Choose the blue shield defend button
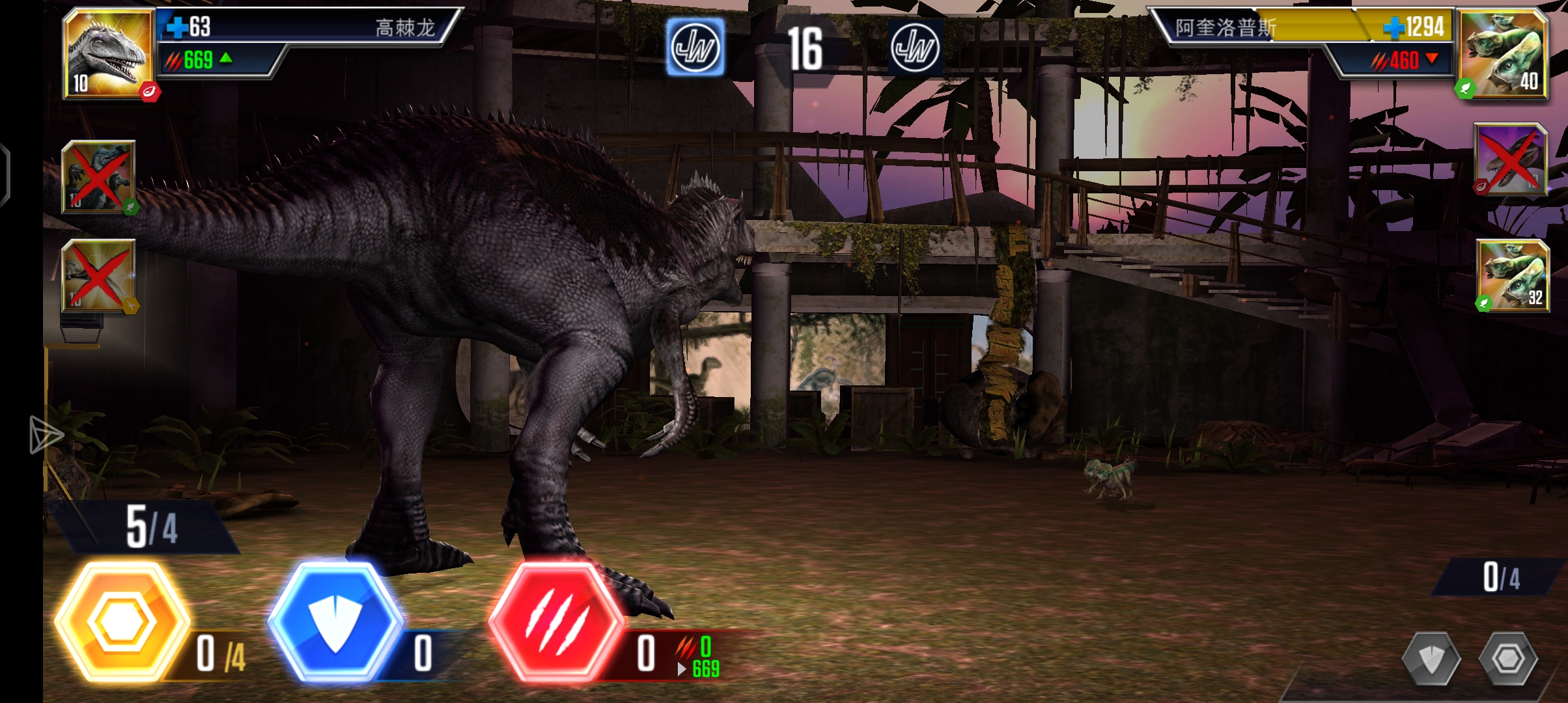 335,622
